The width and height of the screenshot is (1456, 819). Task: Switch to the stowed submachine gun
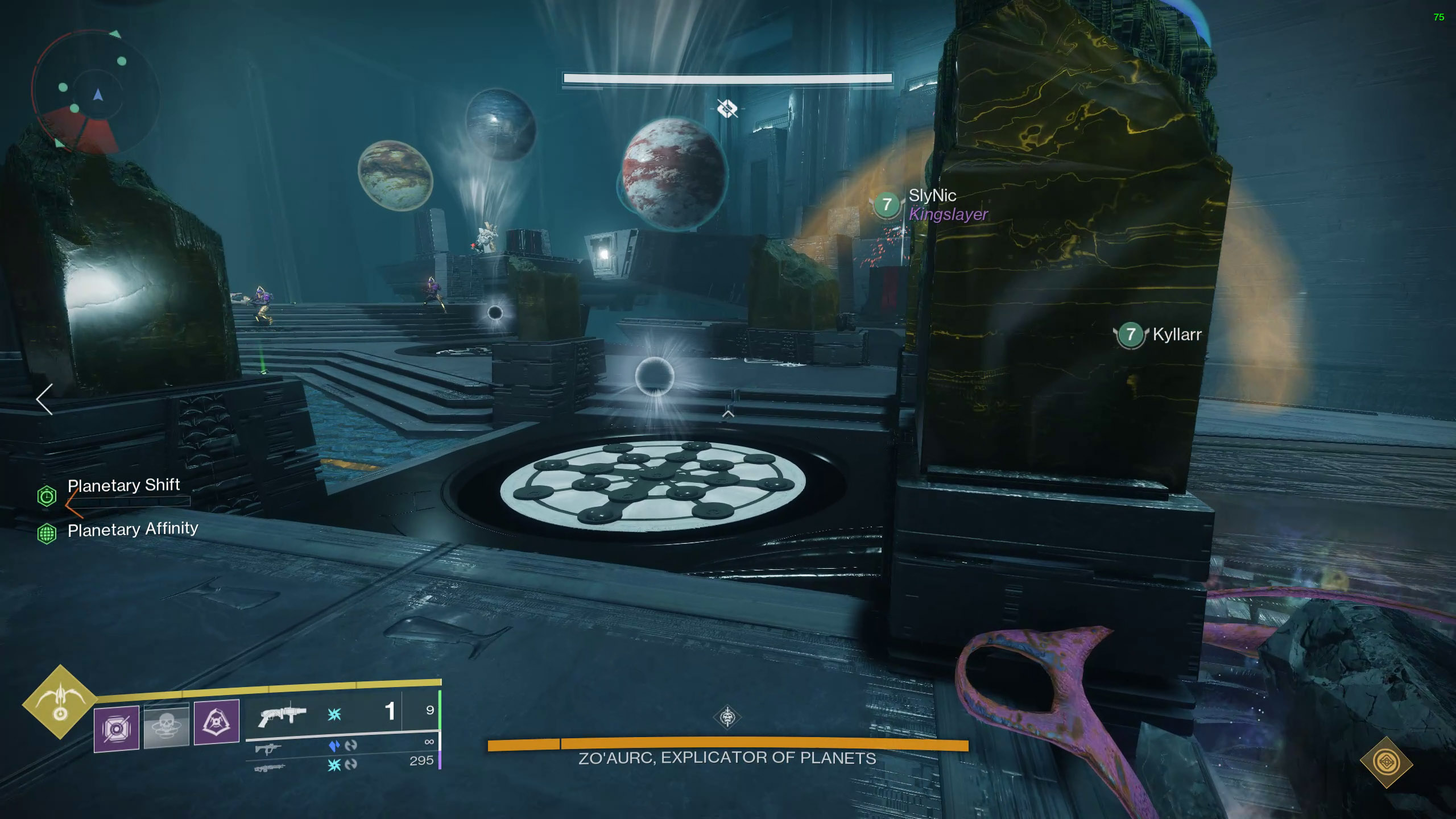tap(268, 749)
